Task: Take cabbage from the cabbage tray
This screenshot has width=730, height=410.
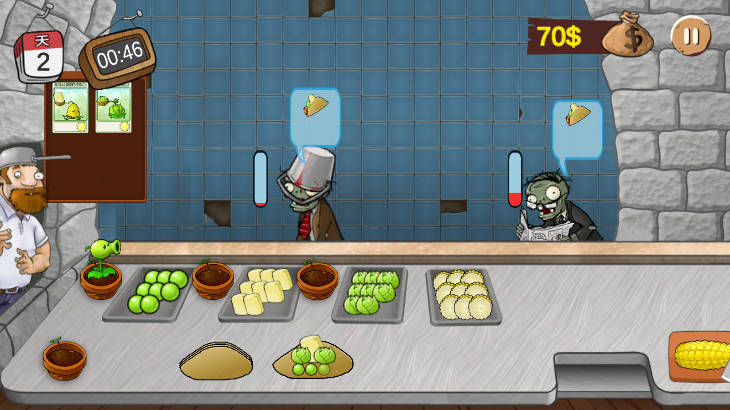Action: click(x=370, y=292)
